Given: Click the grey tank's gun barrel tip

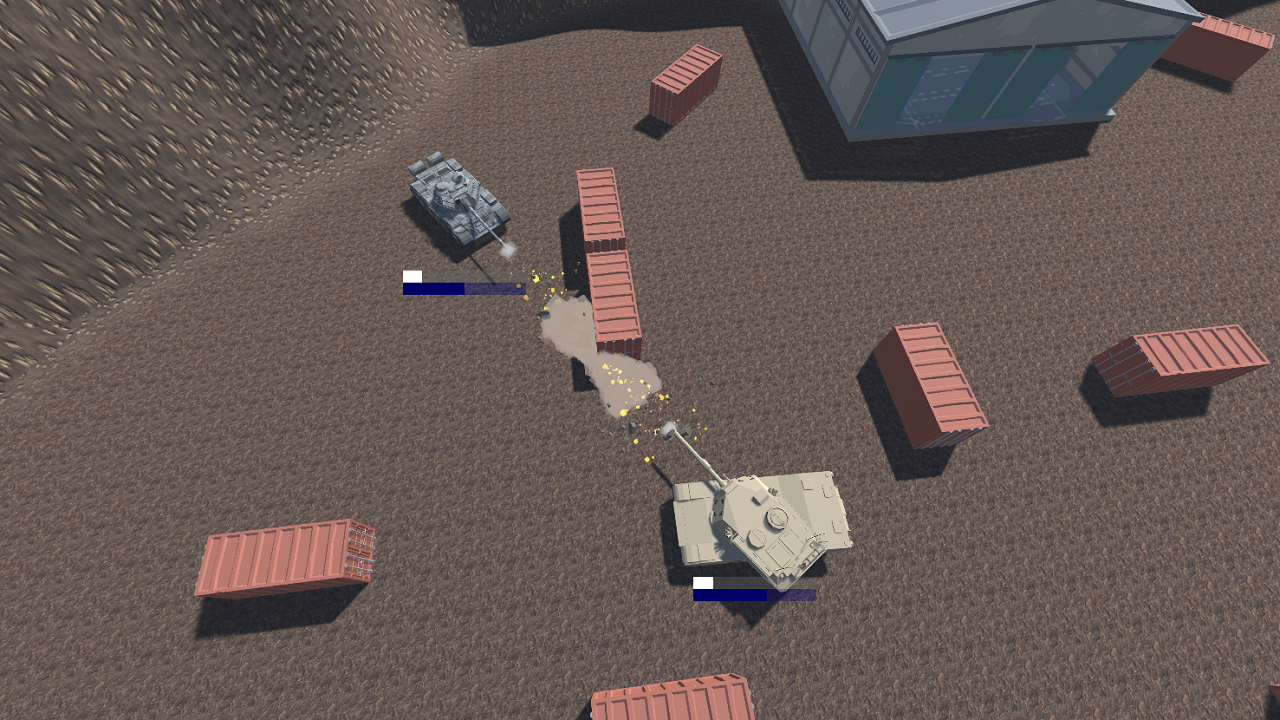Looking at the screenshot, I should (x=505, y=245).
